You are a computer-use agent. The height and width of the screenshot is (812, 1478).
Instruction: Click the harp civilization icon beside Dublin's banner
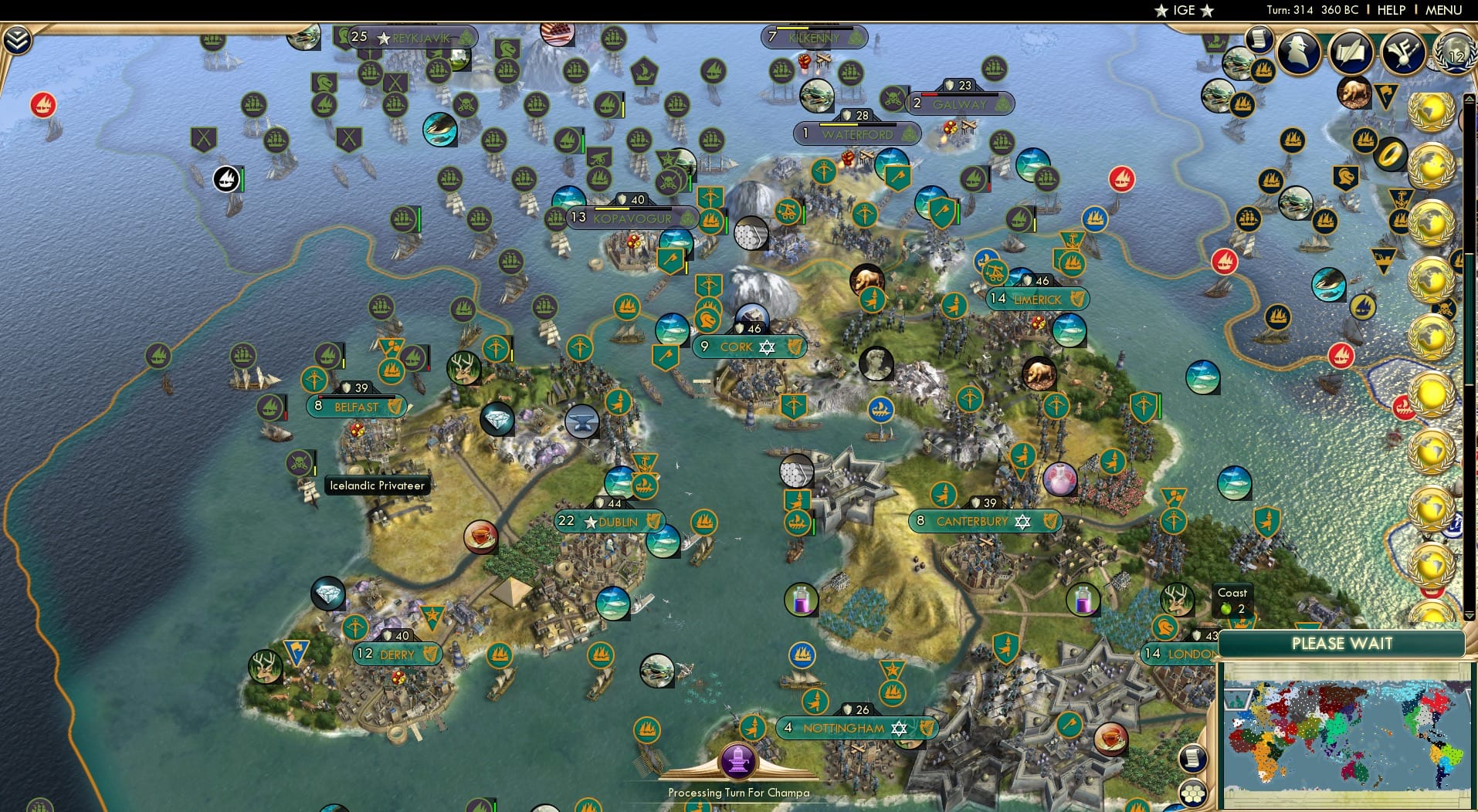click(x=653, y=522)
